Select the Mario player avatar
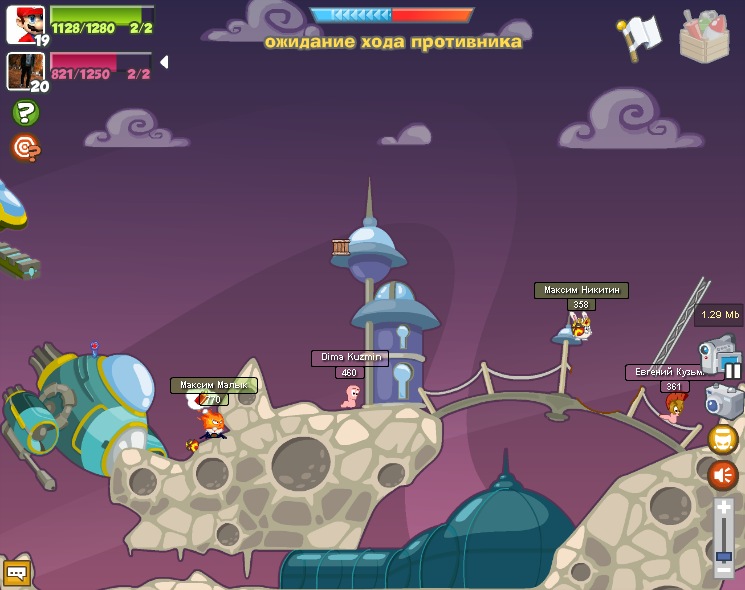This screenshot has width=745, height=590. (25, 24)
